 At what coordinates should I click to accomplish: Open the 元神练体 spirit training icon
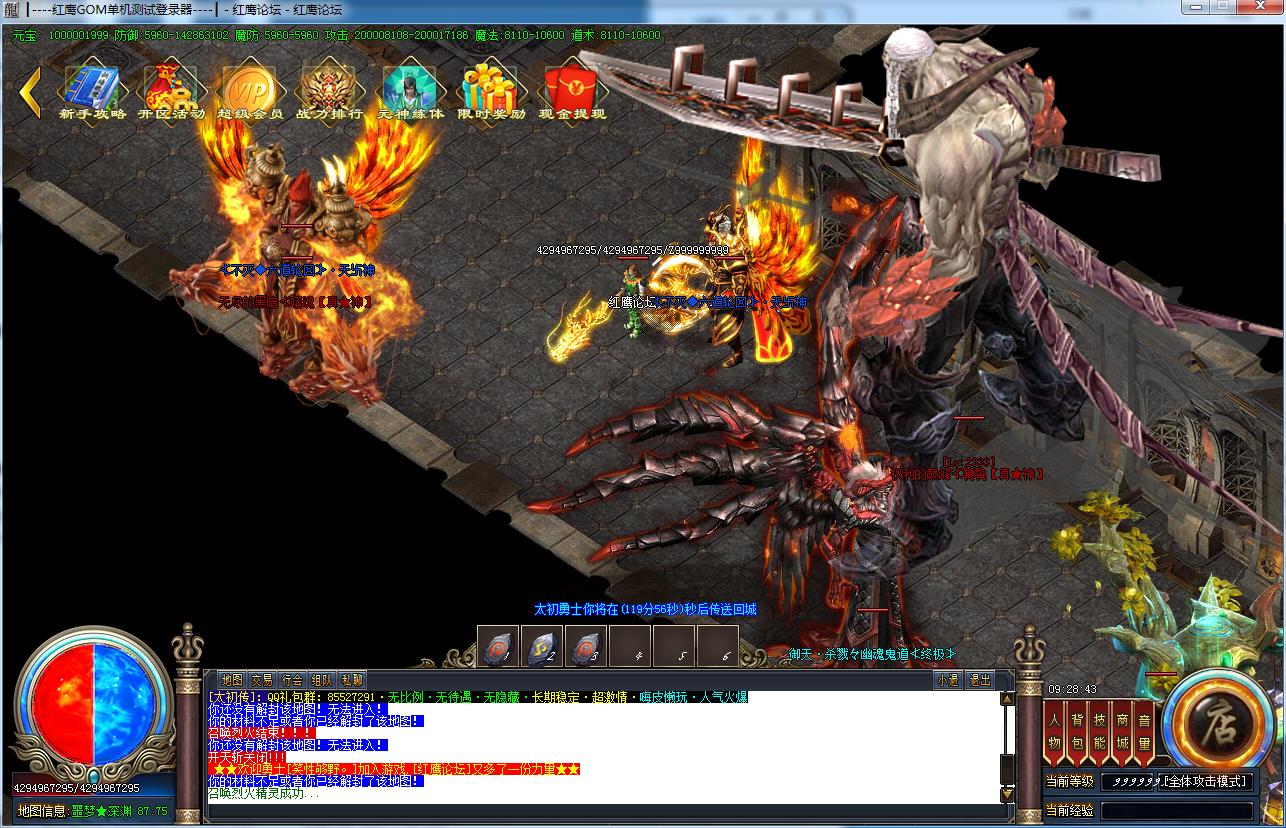[x=408, y=90]
